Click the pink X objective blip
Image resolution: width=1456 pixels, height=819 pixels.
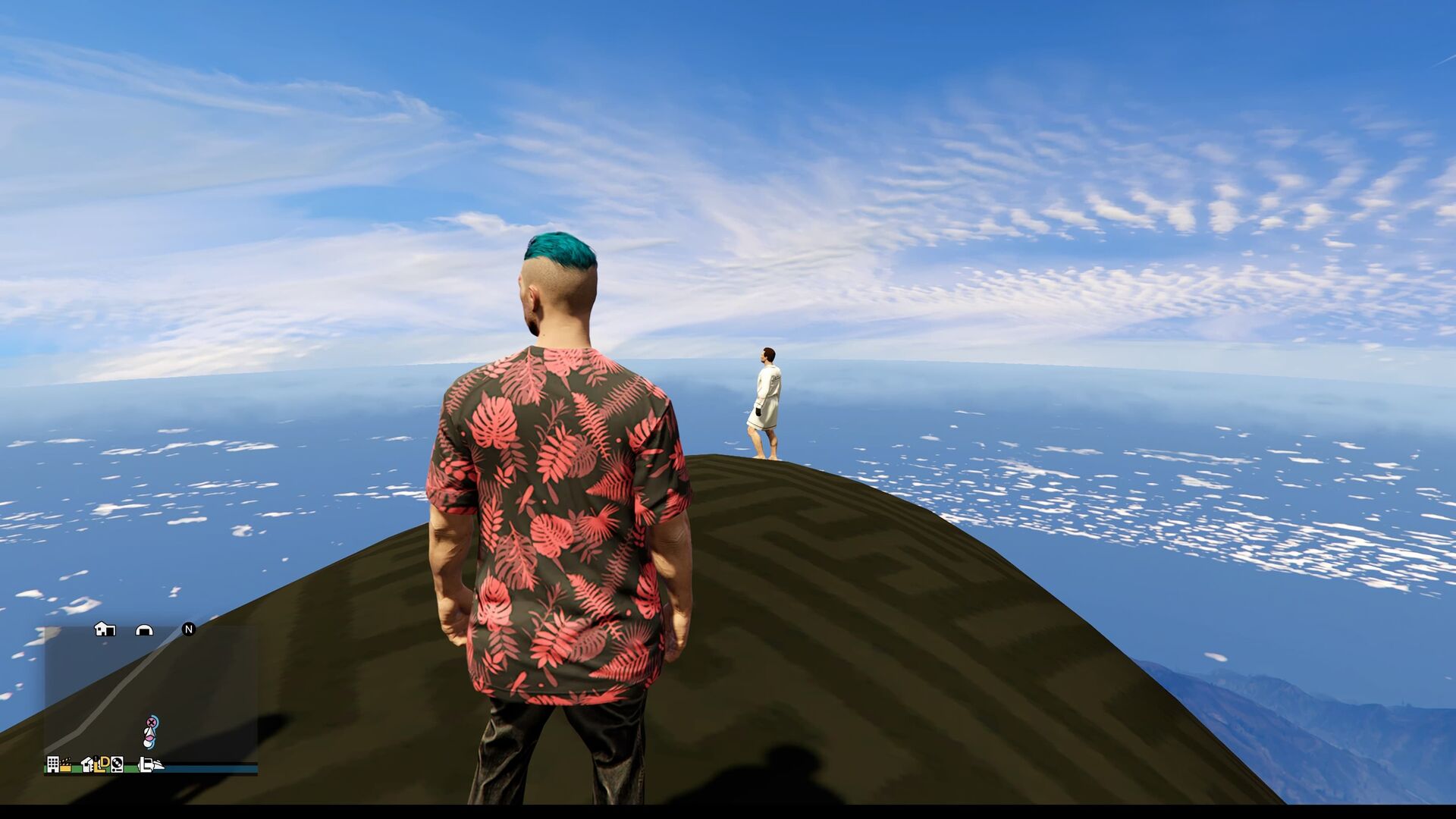click(x=152, y=722)
